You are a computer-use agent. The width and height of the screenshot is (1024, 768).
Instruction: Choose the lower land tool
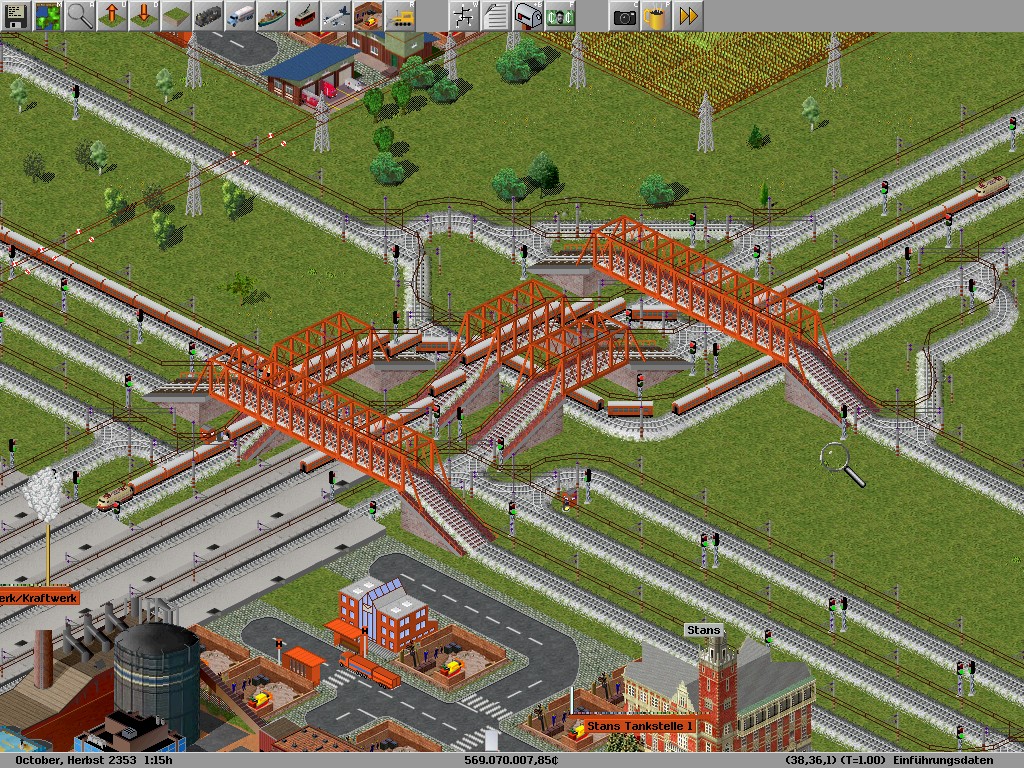pyautogui.click(x=143, y=15)
